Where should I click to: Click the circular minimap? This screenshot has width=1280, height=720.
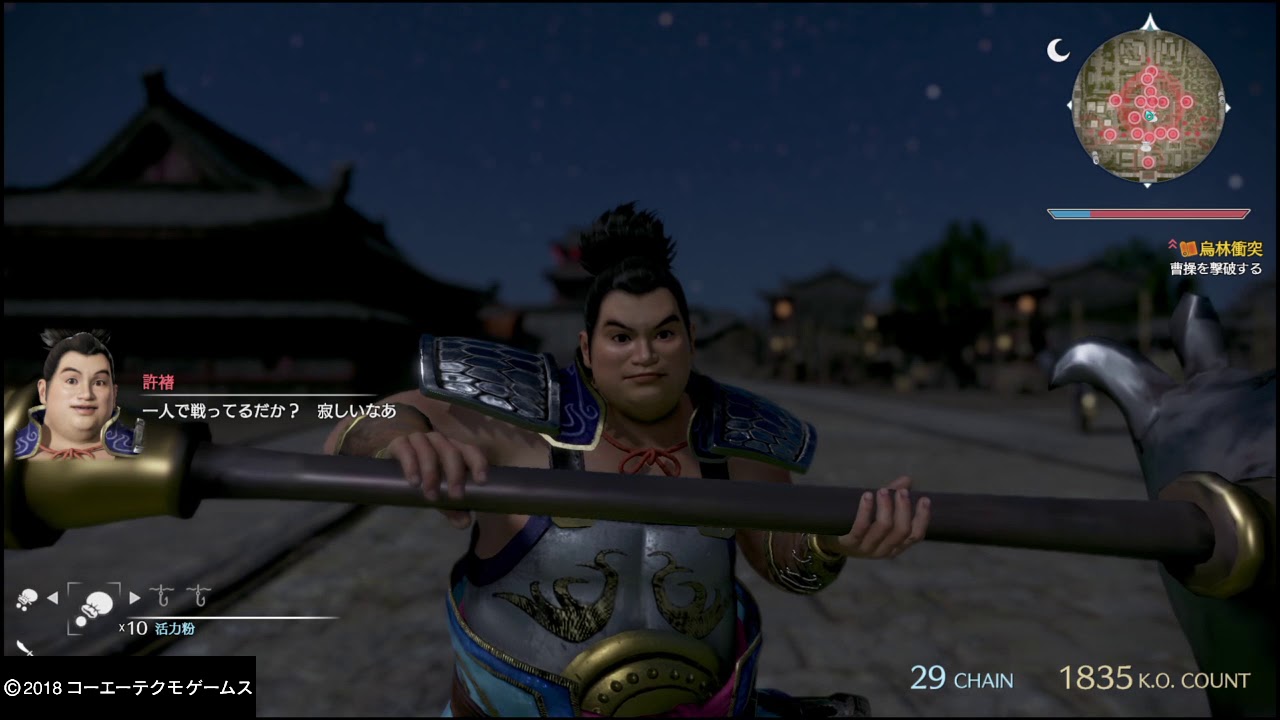(x=1148, y=106)
